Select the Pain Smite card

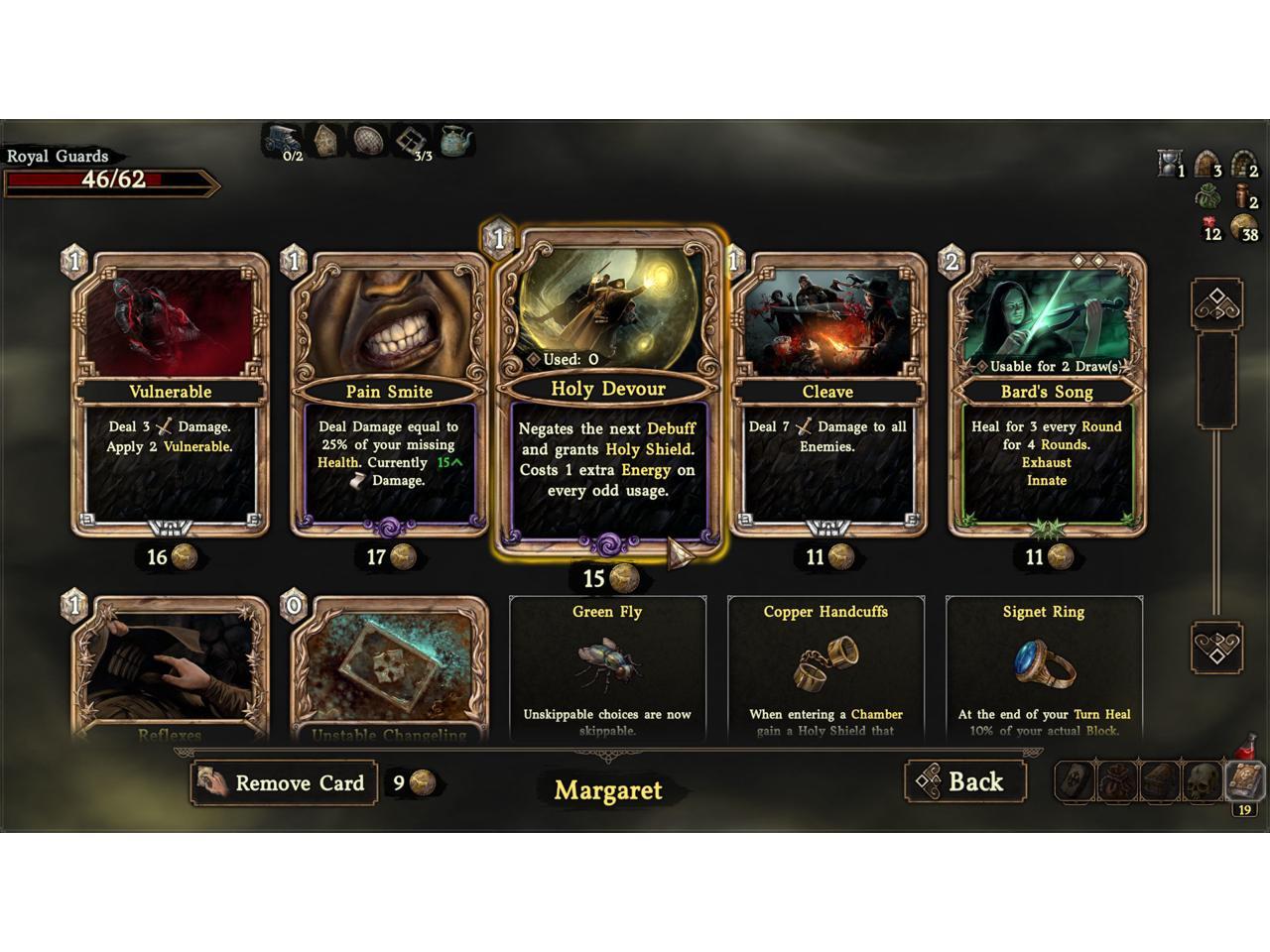(389, 397)
